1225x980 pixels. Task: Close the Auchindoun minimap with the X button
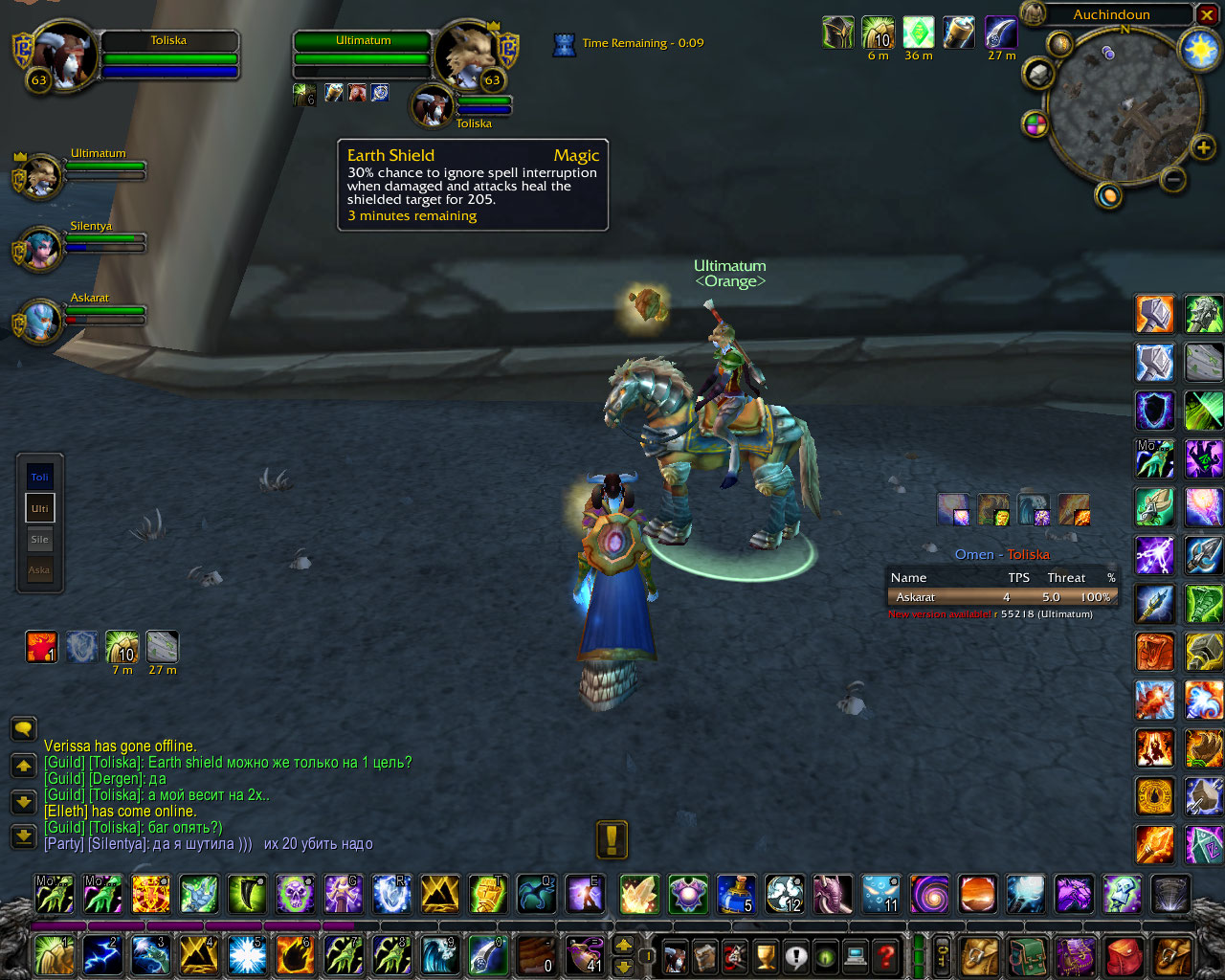coord(1208,15)
